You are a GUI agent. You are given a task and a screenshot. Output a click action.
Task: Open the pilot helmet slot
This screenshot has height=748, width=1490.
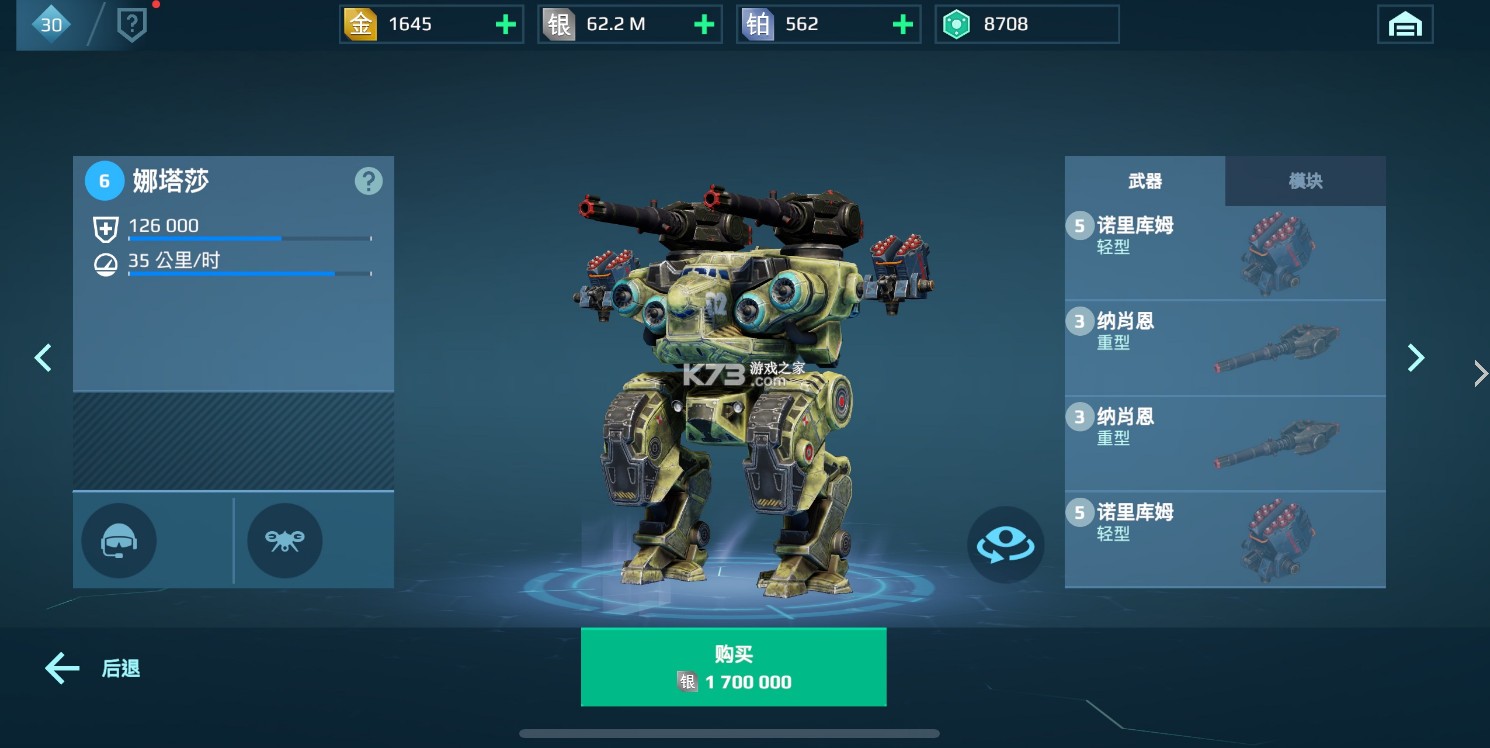(x=119, y=541)
